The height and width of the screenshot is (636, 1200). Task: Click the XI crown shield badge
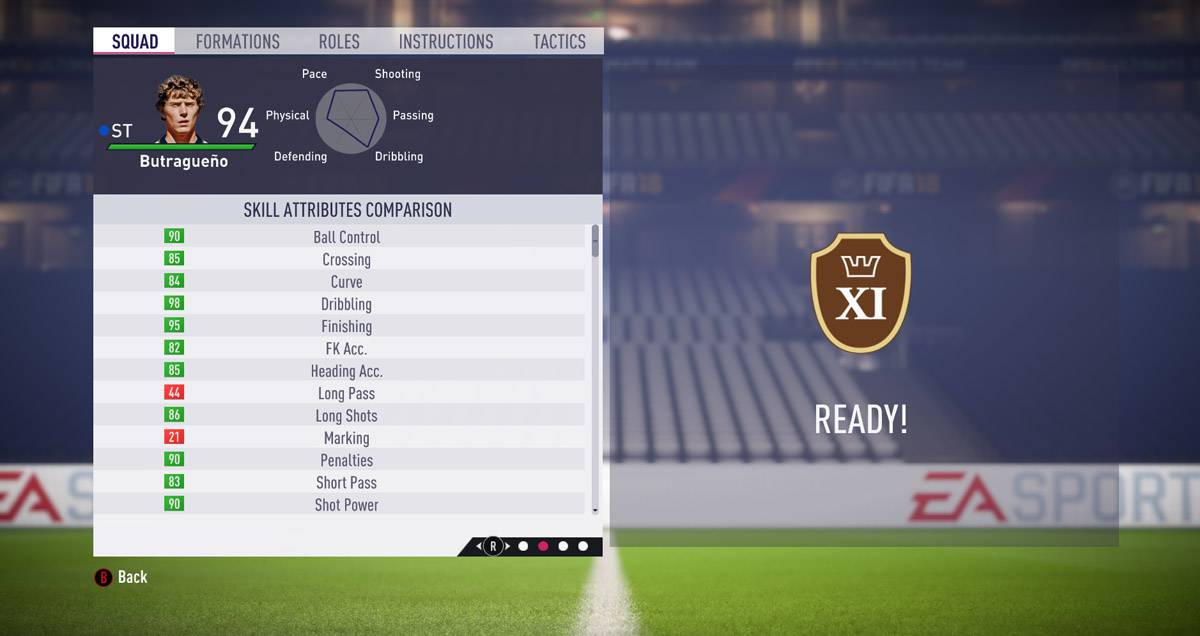coord(860,292)
